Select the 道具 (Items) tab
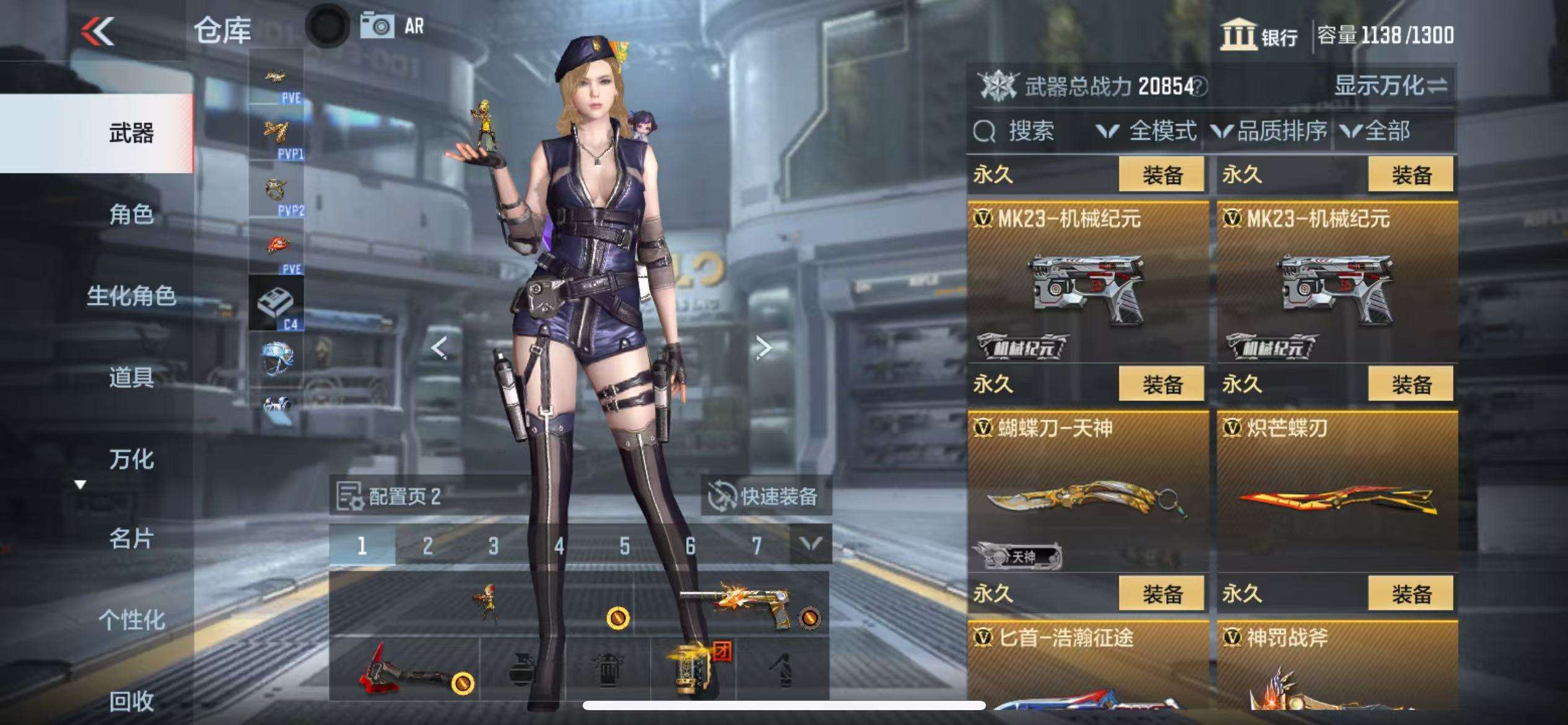 [x=131, y=377]
